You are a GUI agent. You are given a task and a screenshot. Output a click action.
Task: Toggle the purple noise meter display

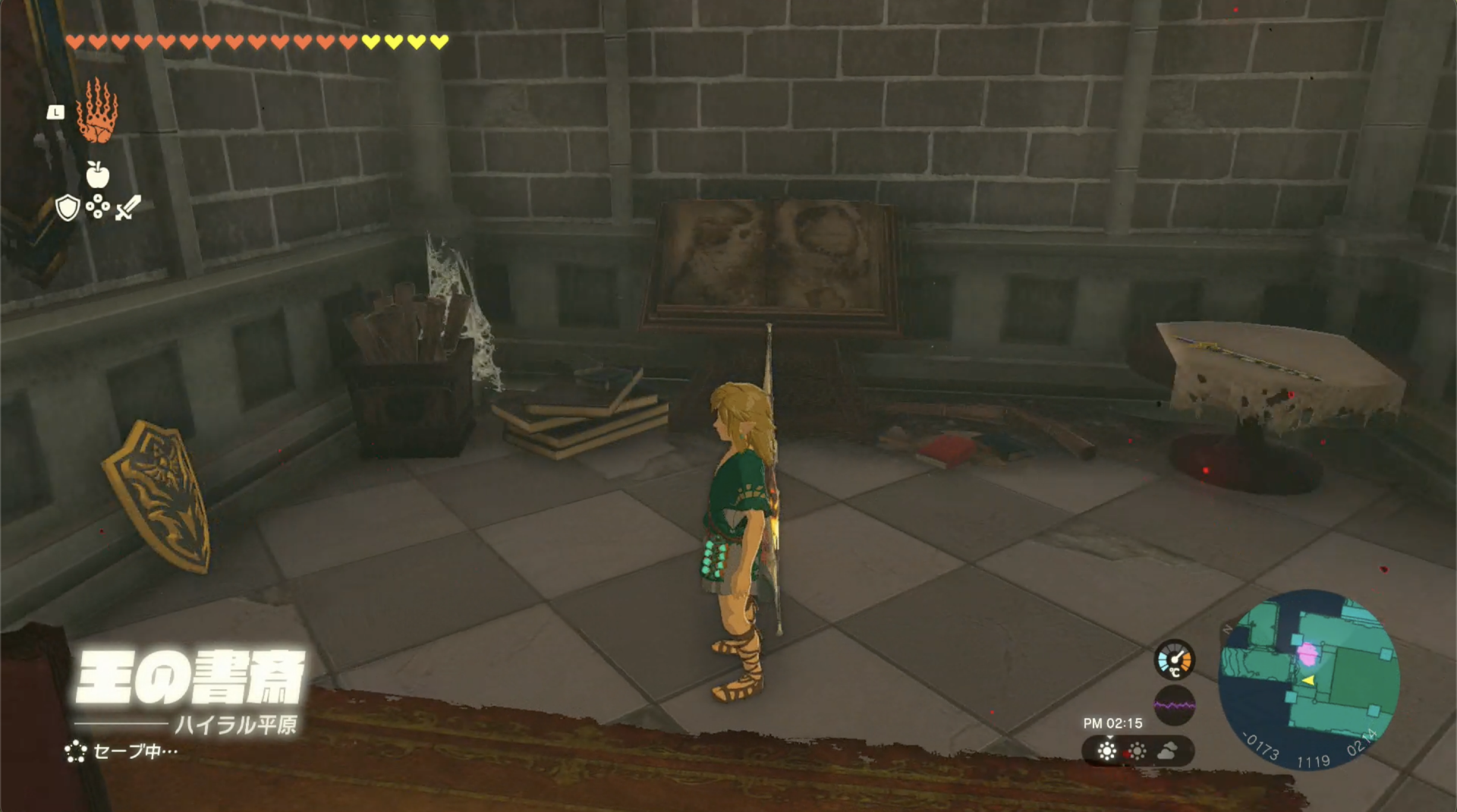(x=1174, y=706)
